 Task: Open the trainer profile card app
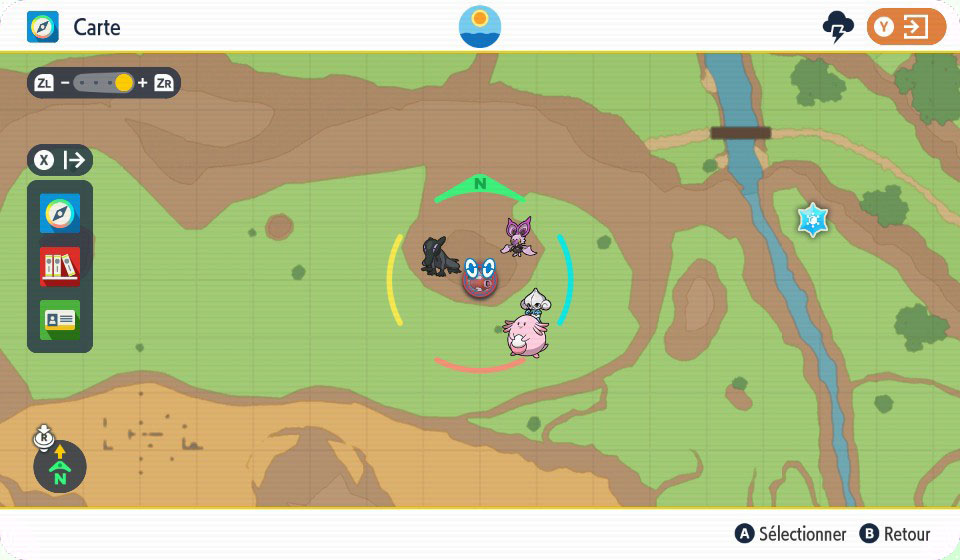click(60, 320)
